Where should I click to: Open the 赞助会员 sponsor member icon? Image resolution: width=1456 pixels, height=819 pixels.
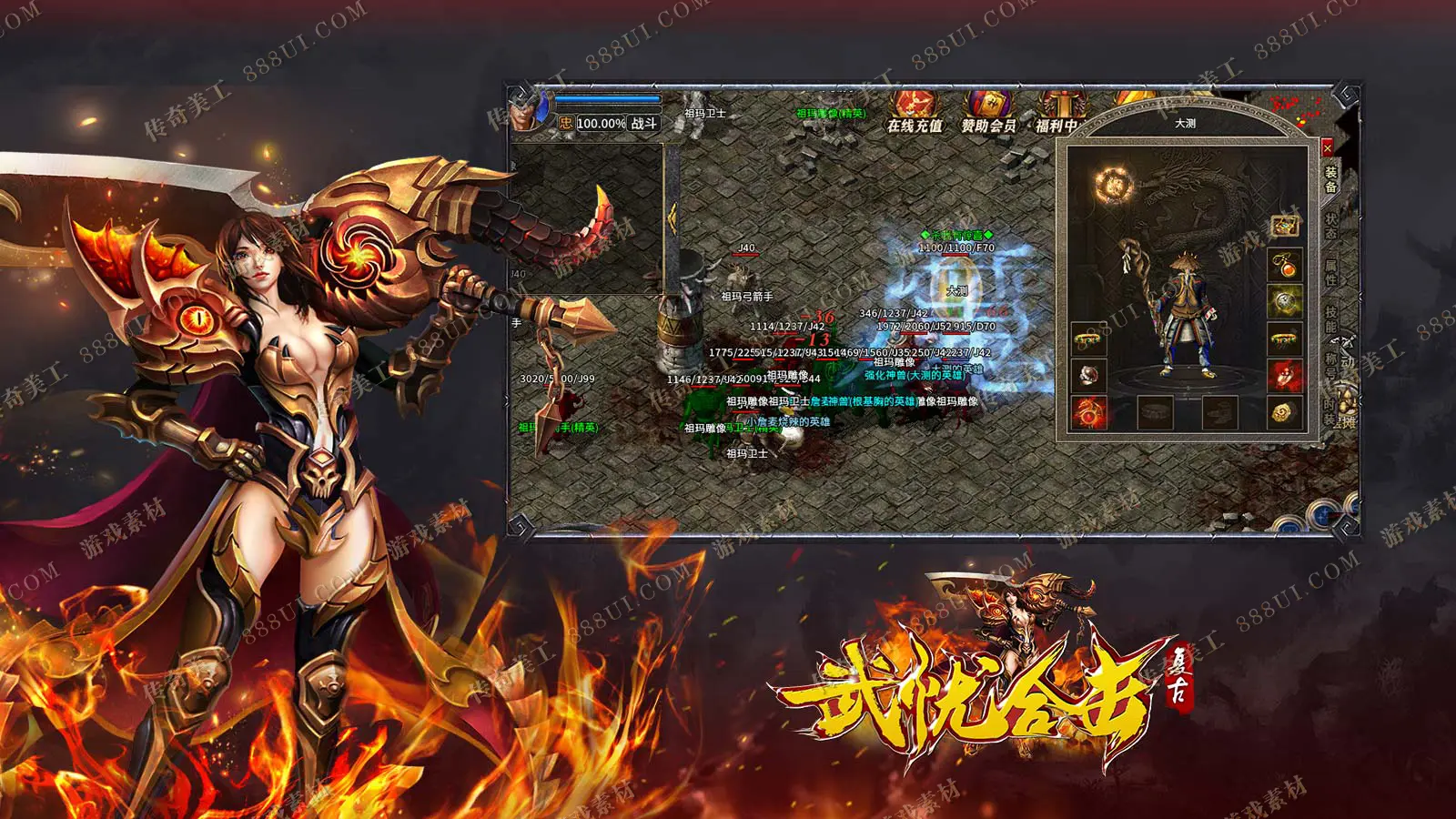[x=988, y=113]
